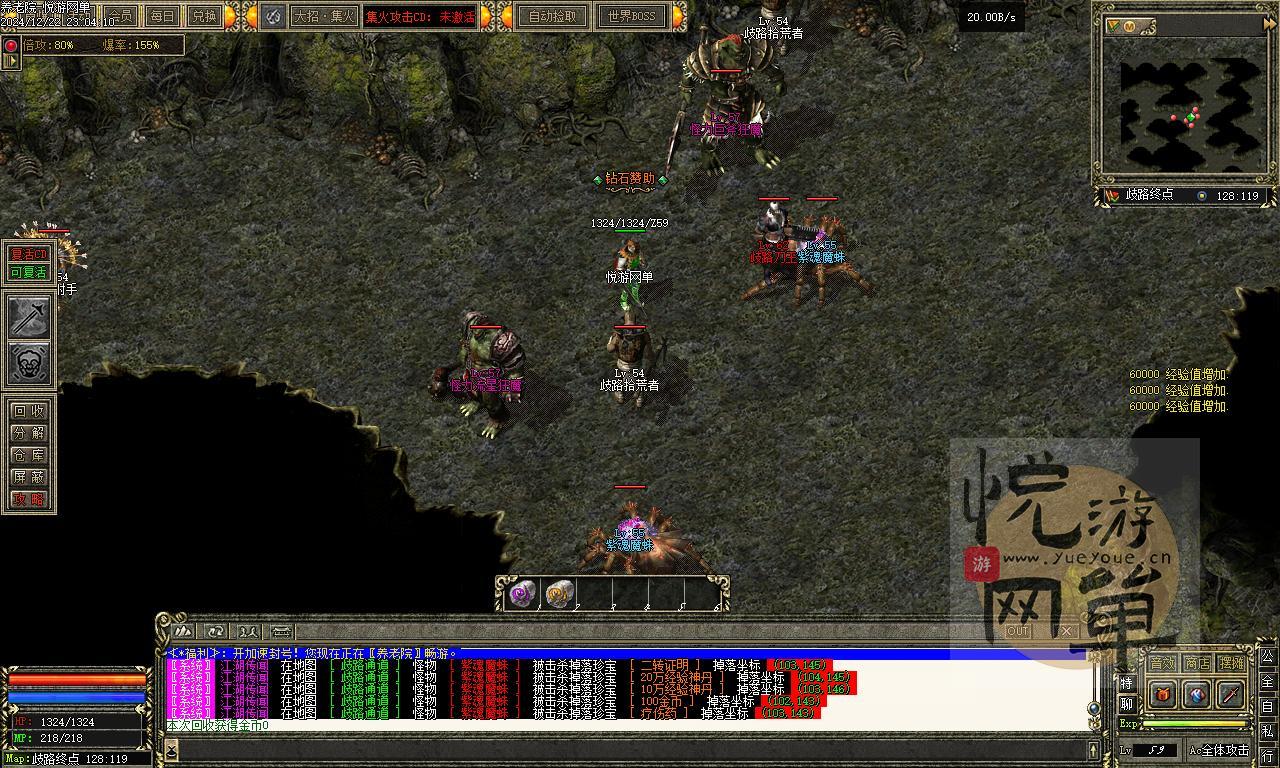Open the 摆摊 stall vending option
The height and width of the screenshot is (768, 1280).
1232,663
